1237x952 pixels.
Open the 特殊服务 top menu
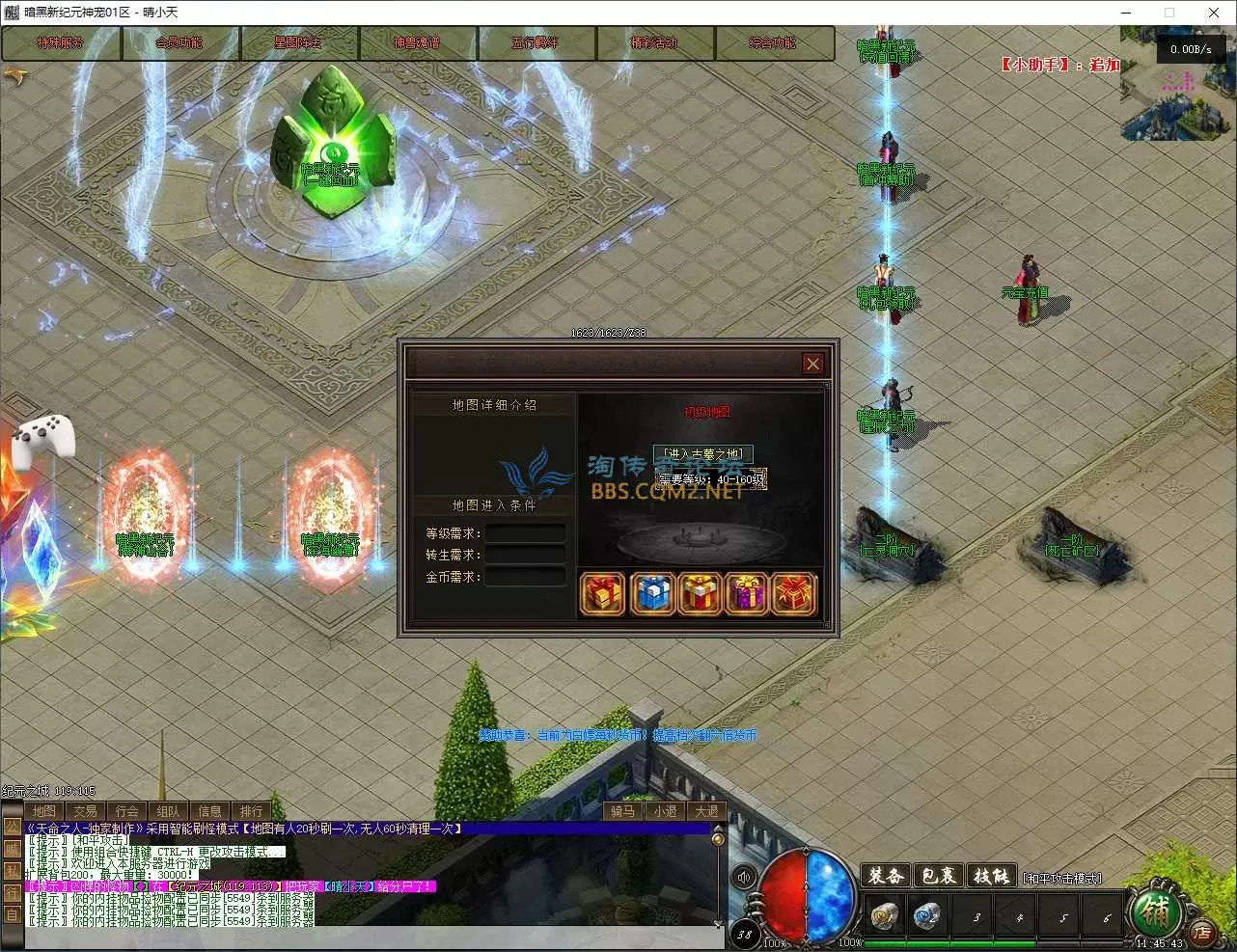(61, 43)
